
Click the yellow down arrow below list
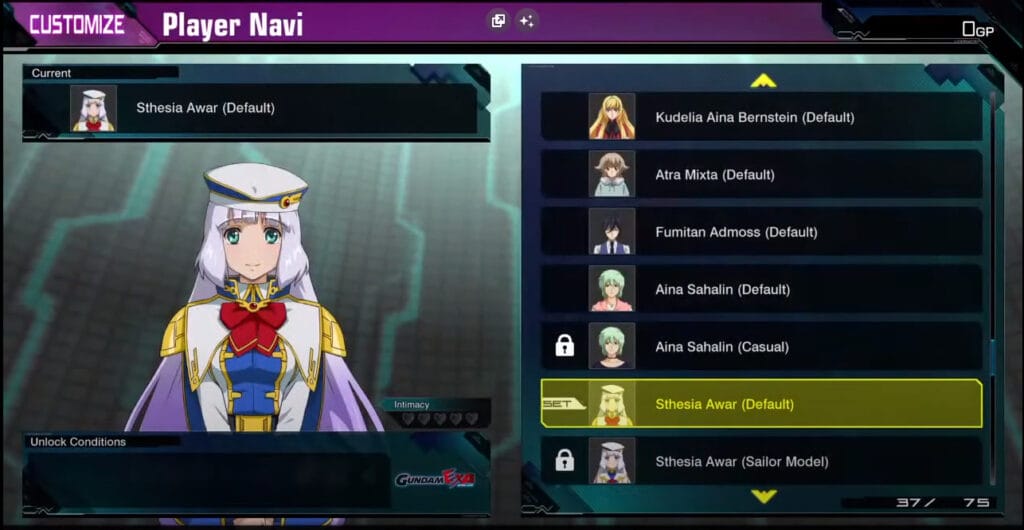763,496
